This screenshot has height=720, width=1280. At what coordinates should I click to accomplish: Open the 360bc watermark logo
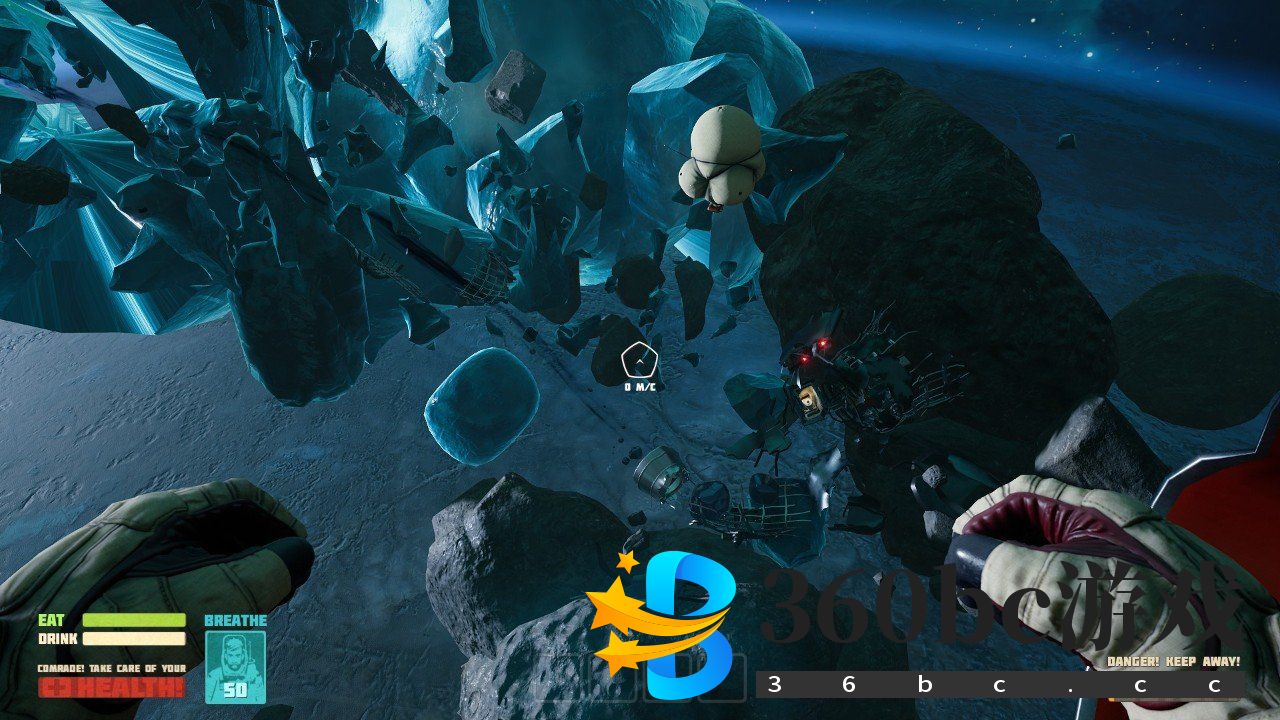[664, 625]
